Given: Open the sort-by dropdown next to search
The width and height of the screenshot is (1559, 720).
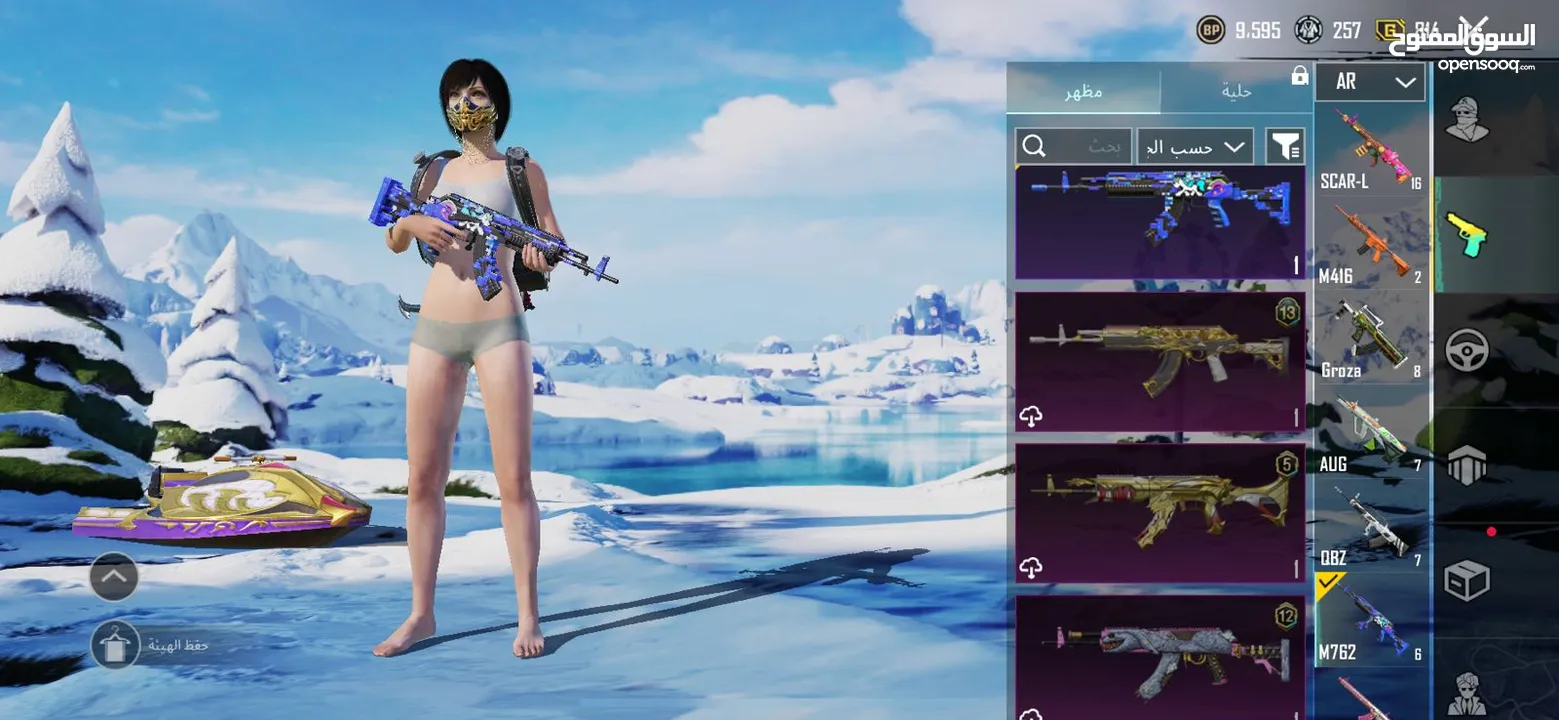Looking at the screenshot, I should click(x=1195, y=147).
